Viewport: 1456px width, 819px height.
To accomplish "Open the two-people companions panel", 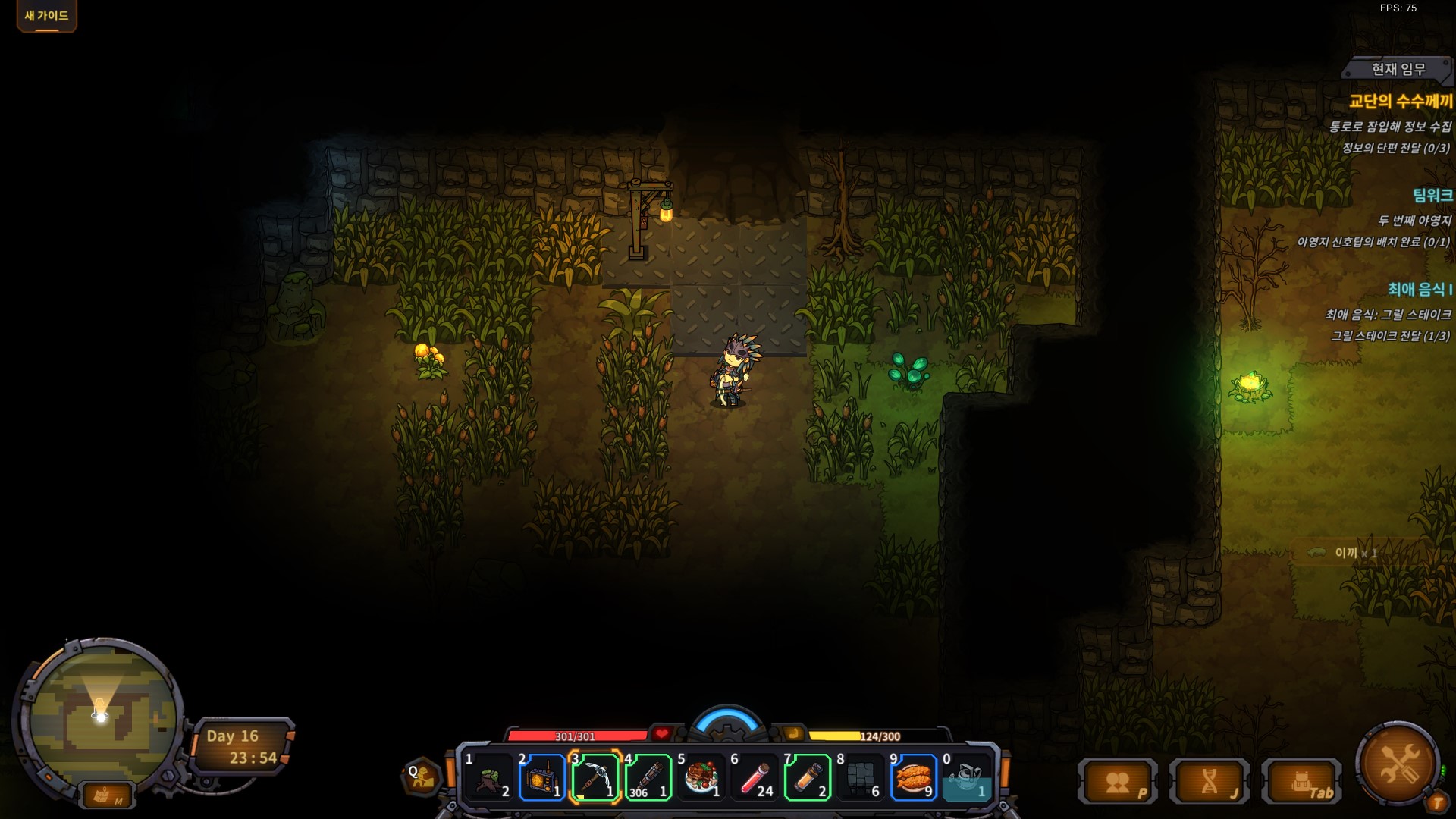I will [x=1118, y=782].
